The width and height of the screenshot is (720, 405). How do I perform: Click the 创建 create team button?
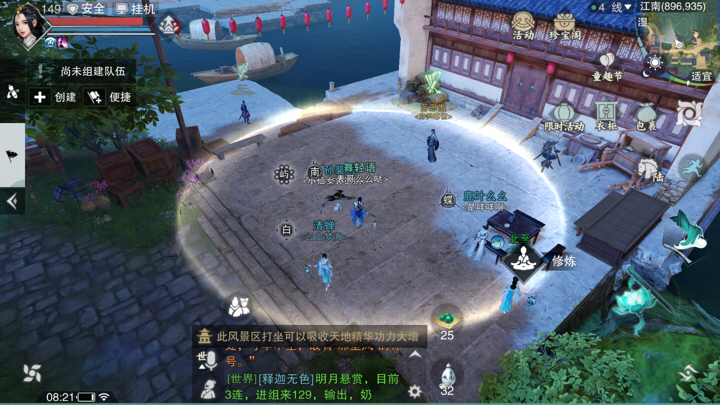(x=55, y=97)
